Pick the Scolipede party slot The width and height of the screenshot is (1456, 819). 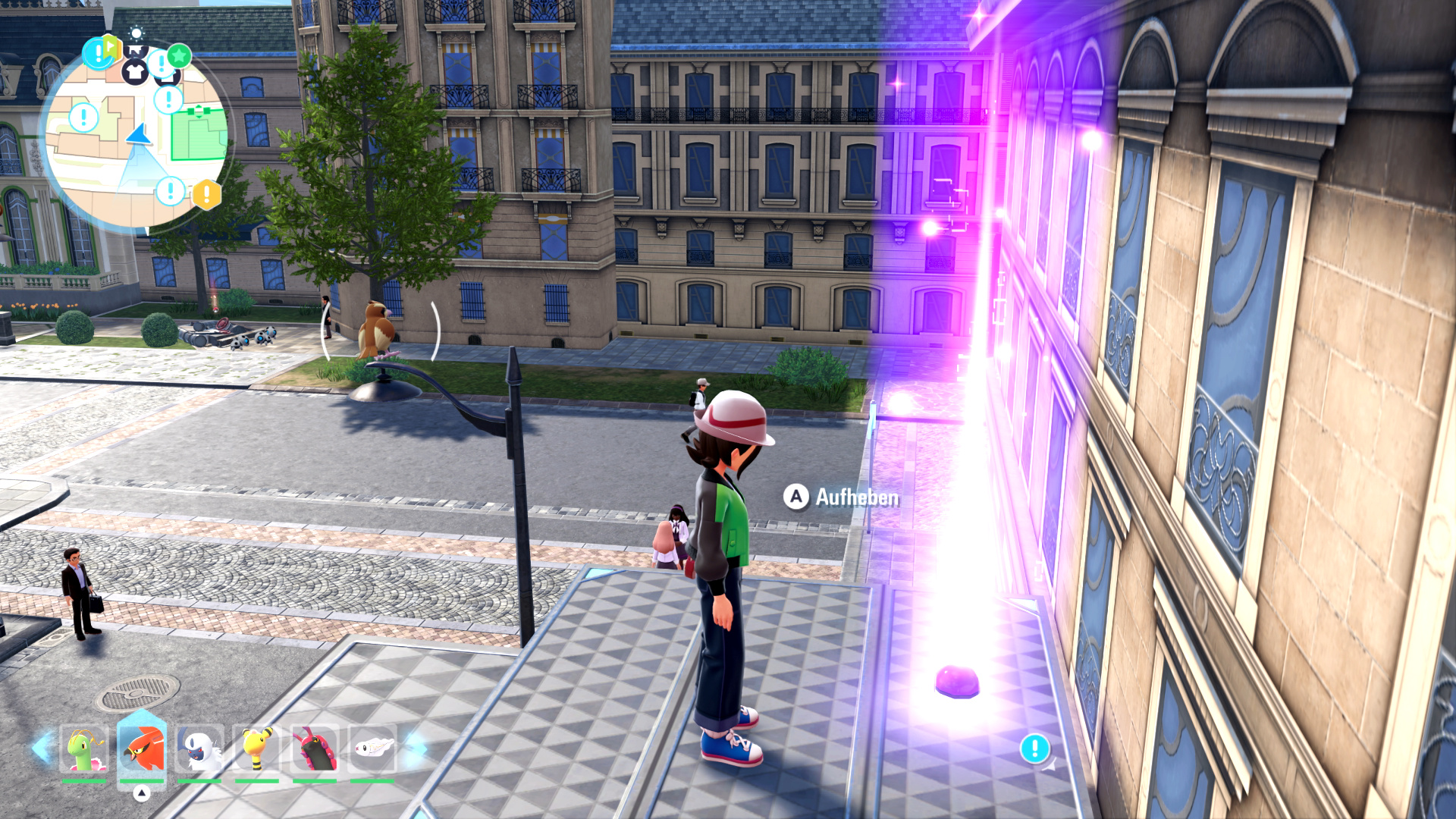pyautogui.click(x=315, y=749)
